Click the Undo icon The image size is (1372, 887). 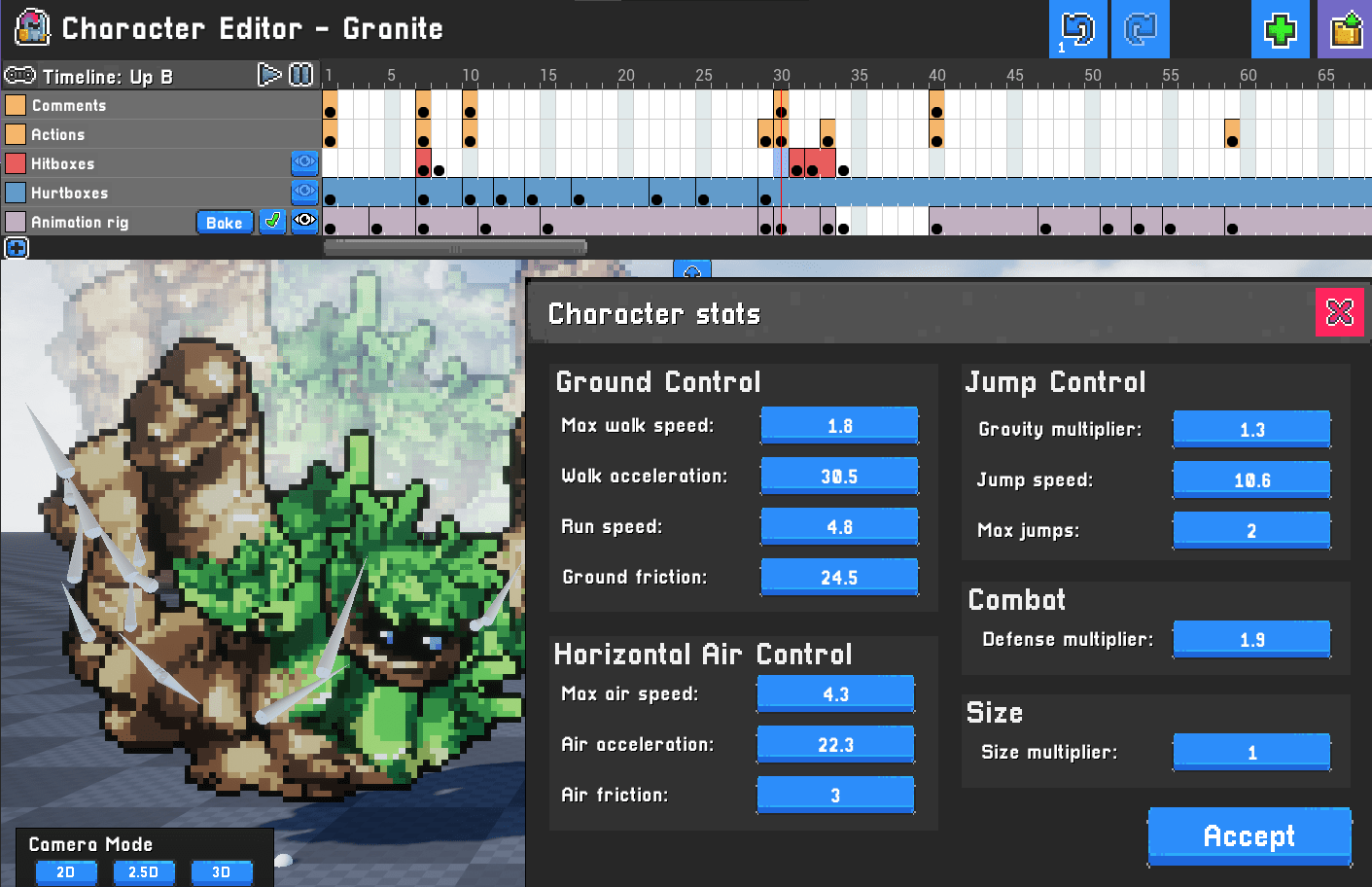pos(1077,29)
